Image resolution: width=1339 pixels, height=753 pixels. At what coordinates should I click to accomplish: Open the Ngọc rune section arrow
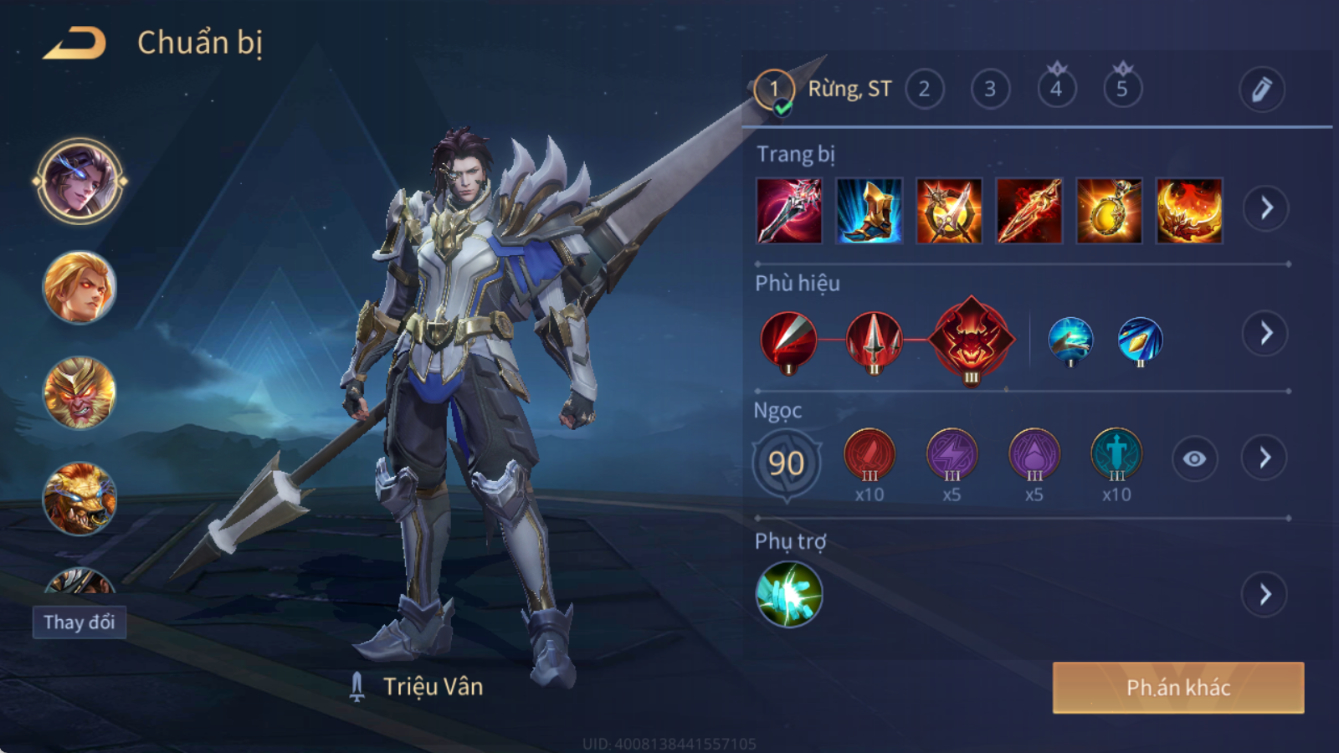(1265, 458)
